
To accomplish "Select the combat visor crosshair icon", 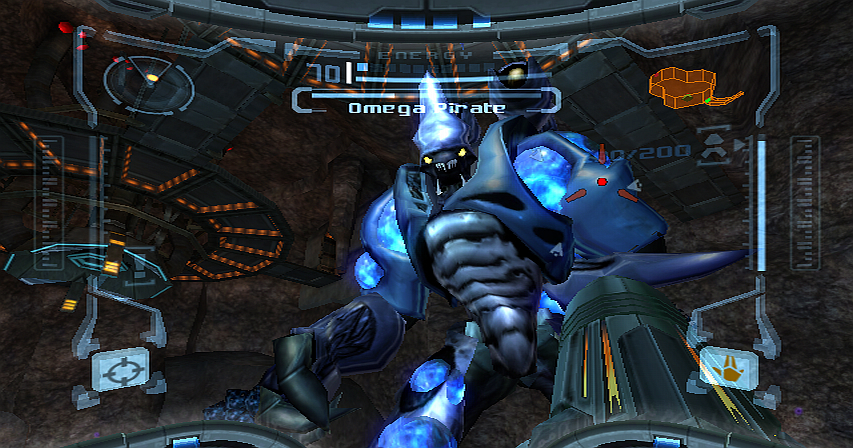I will coord(120,368).
